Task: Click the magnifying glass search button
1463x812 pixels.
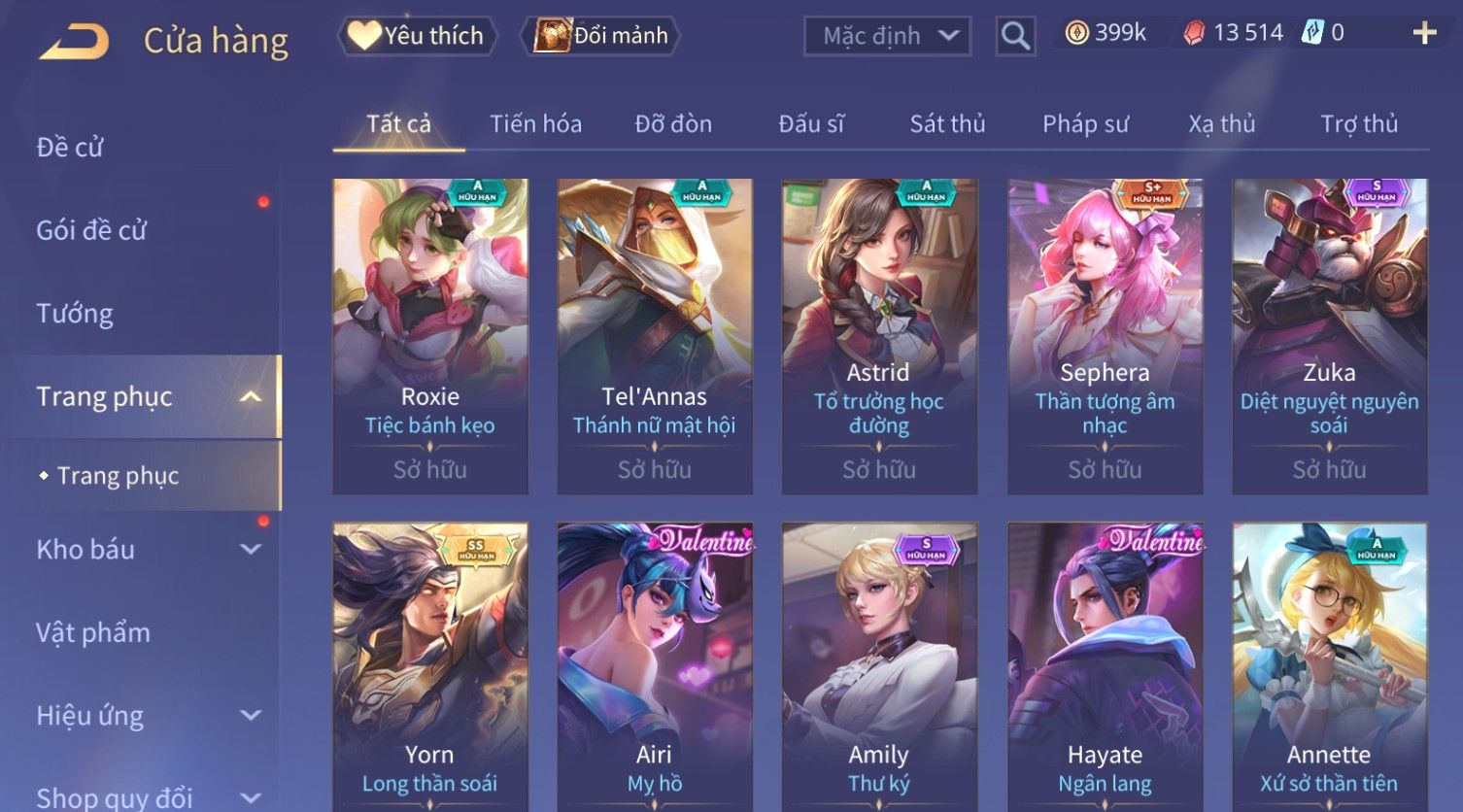Action: (x=1015, y=36)
